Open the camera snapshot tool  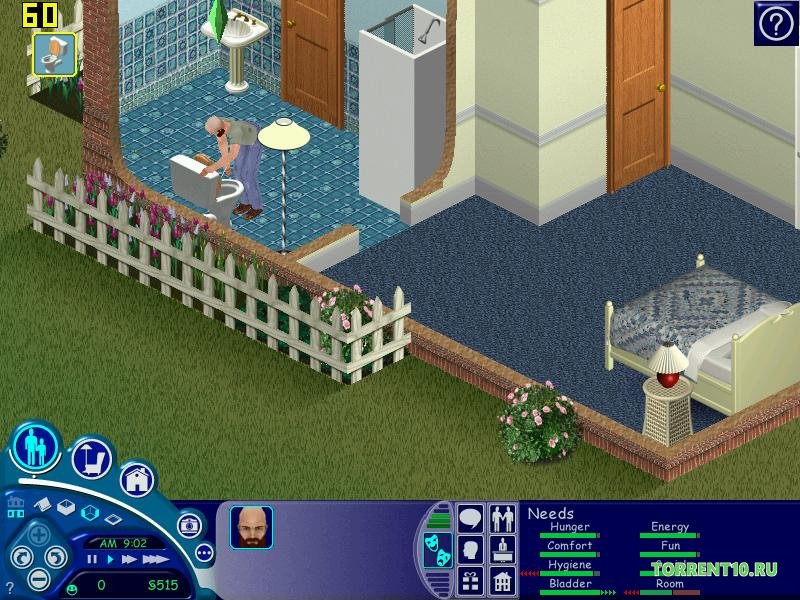tap(188, 525)
